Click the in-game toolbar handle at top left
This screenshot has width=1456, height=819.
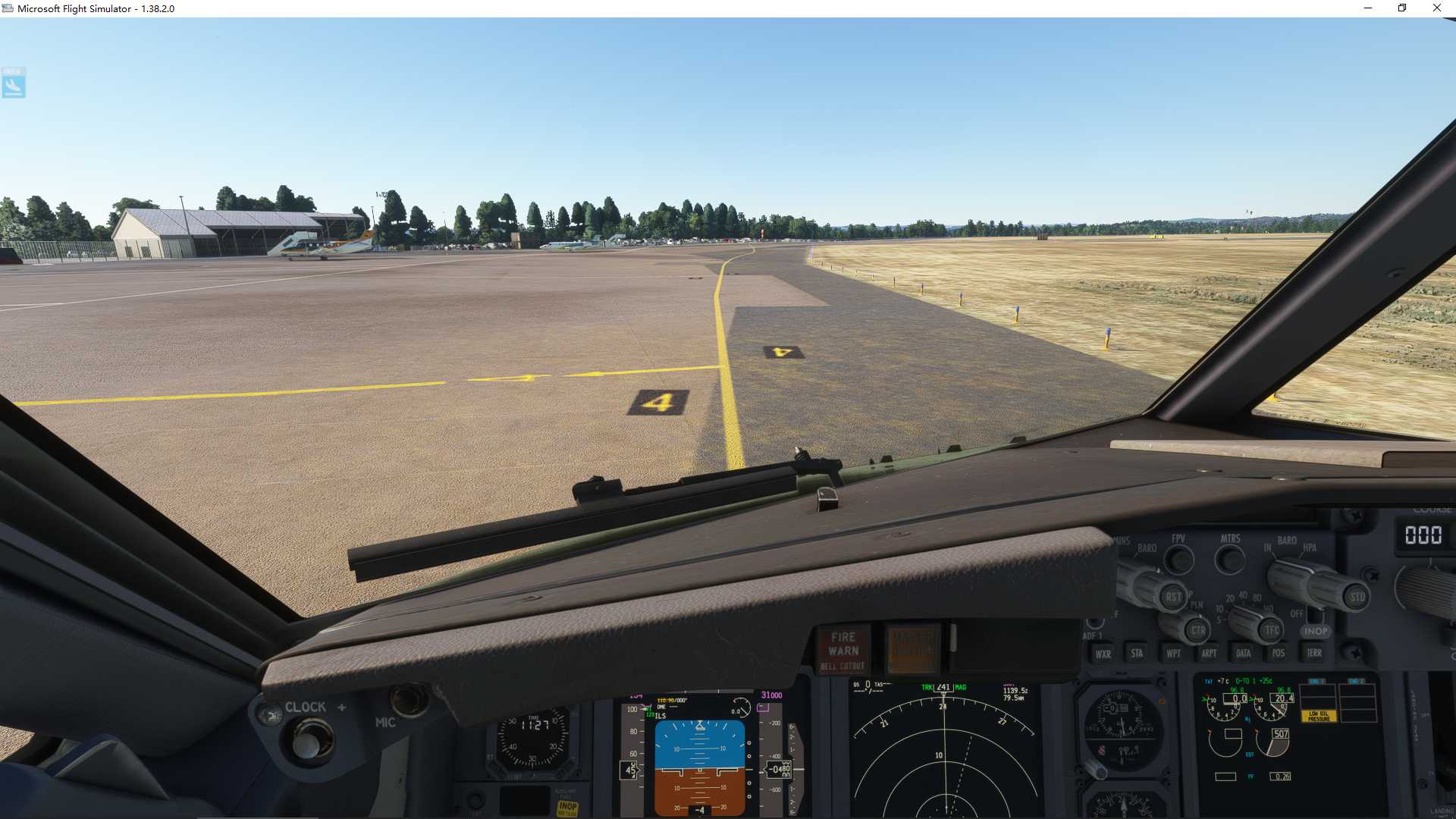[14, 83]
